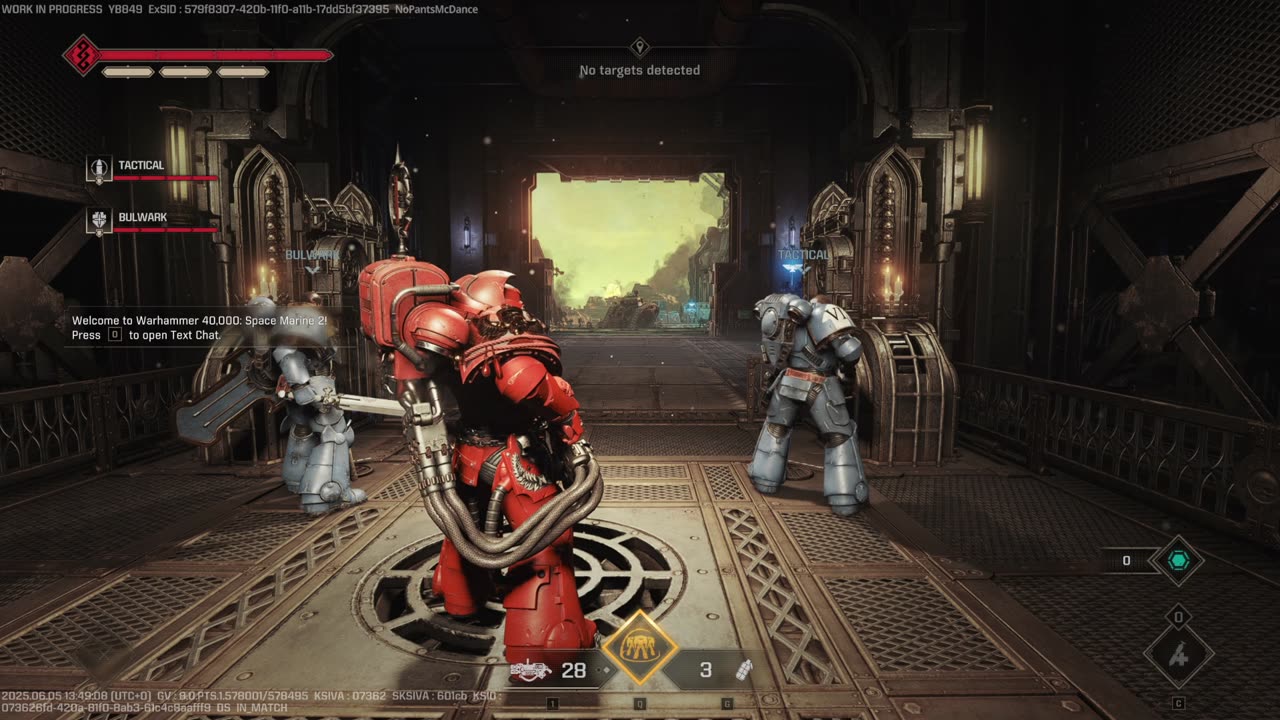Click the objective marker above the compass
1280x720 pixels.
pyautogui.click(x=640, y=47)
